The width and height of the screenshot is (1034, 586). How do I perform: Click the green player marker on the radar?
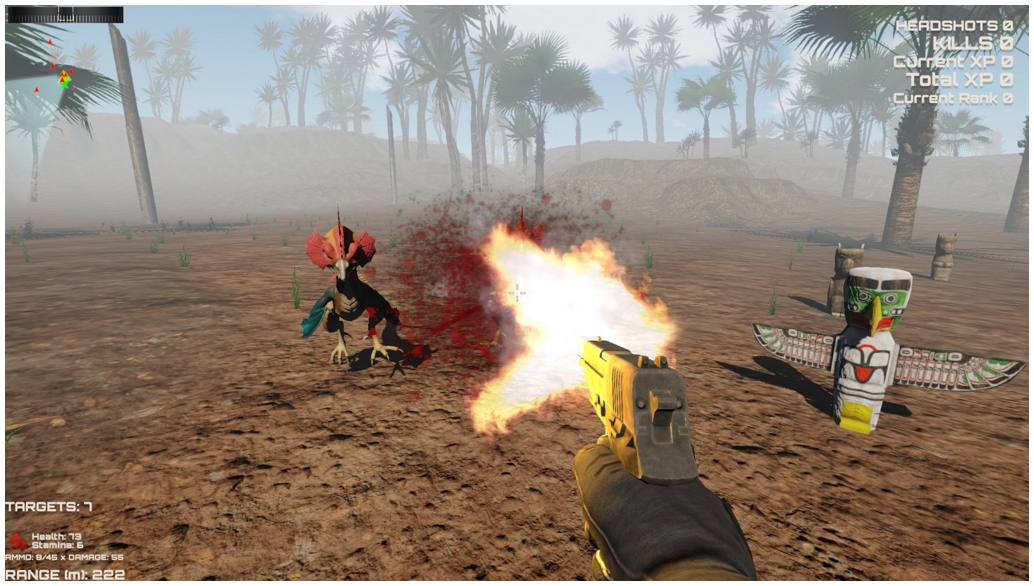[65, 80]
